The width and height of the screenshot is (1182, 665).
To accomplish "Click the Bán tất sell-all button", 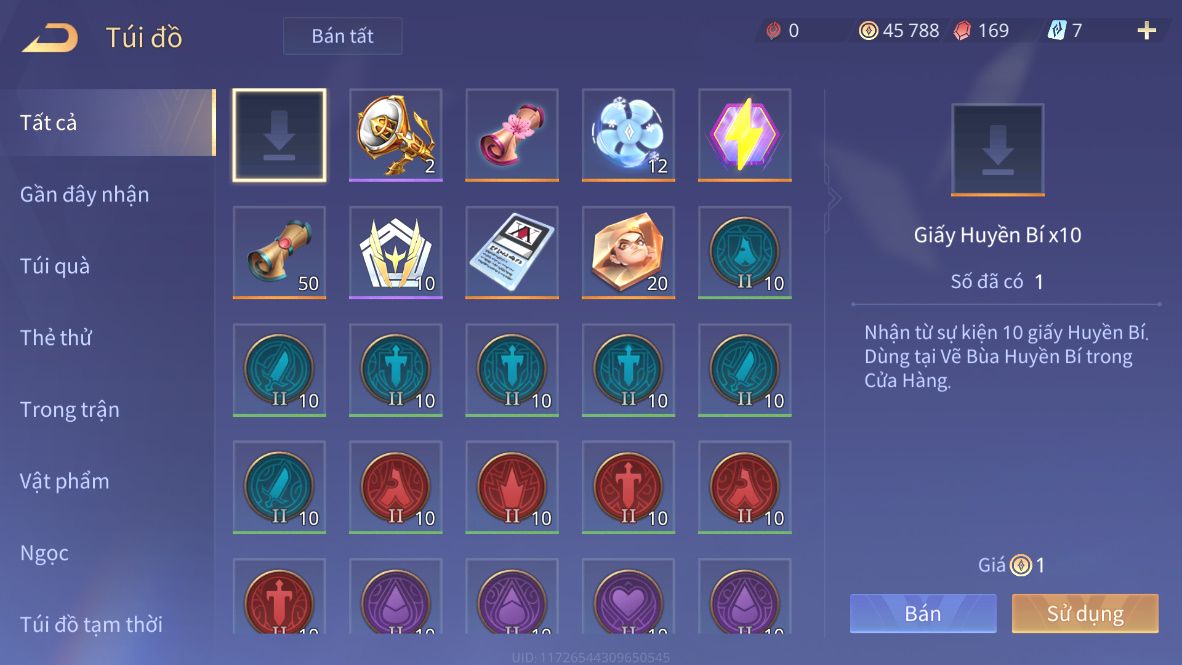I will click(342, 36).
